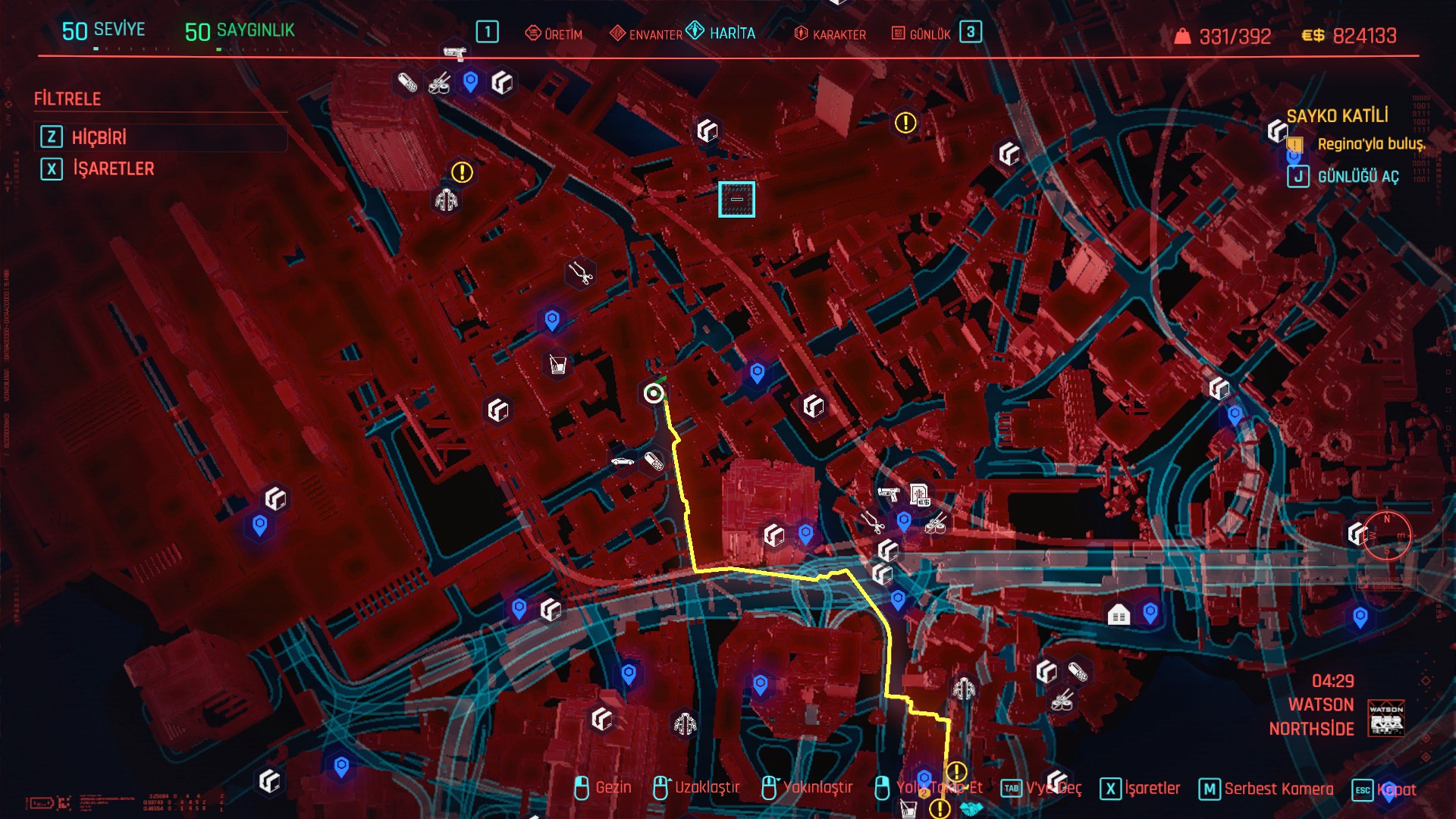The image size is (1456, 819).
Task: Go to the KARAKTER tab
Action: click(x=830, y=34)
